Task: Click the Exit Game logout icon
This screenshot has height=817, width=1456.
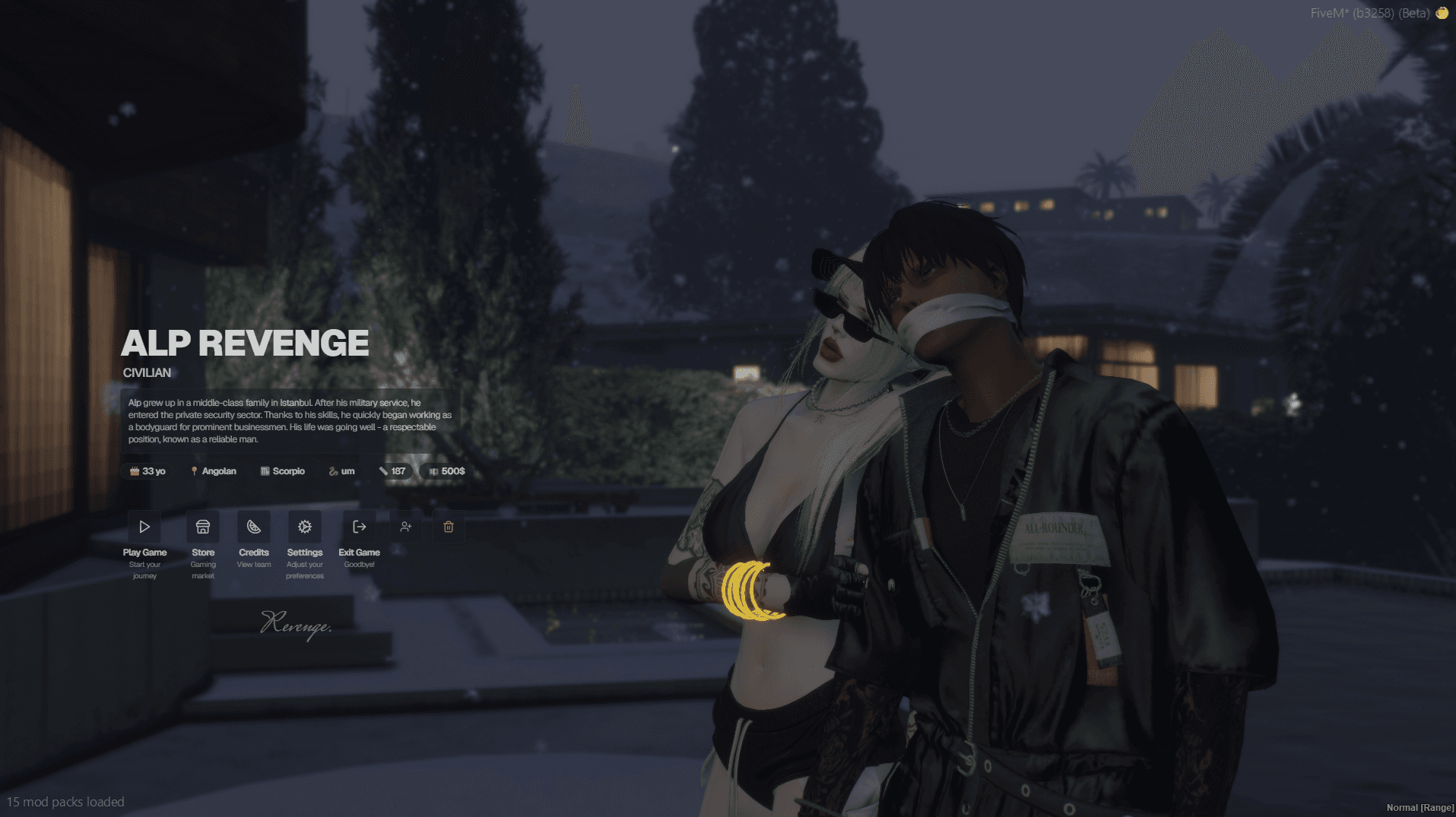Action: (358, 526)
